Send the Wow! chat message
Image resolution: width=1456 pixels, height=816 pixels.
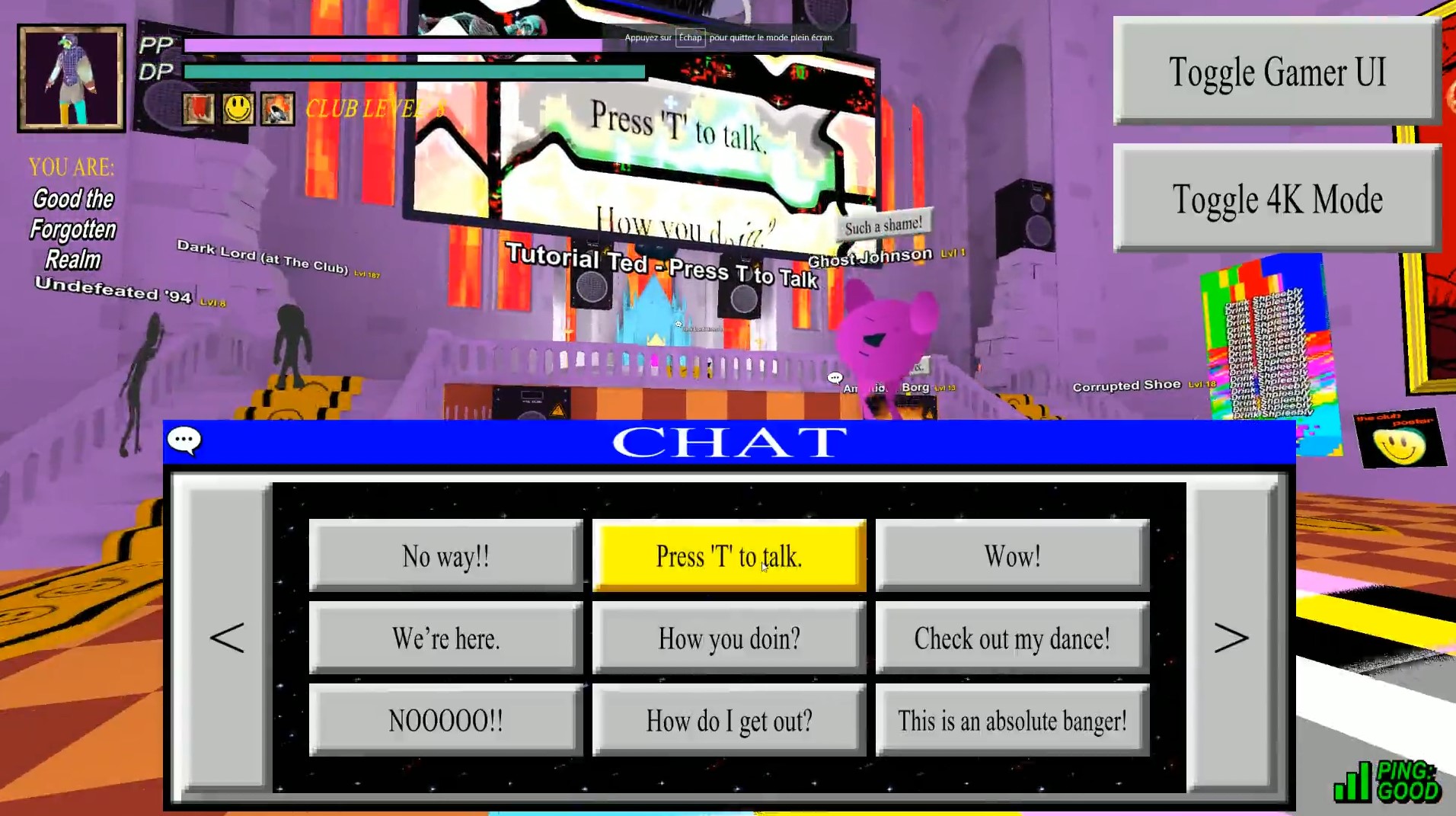[1012, 555]
